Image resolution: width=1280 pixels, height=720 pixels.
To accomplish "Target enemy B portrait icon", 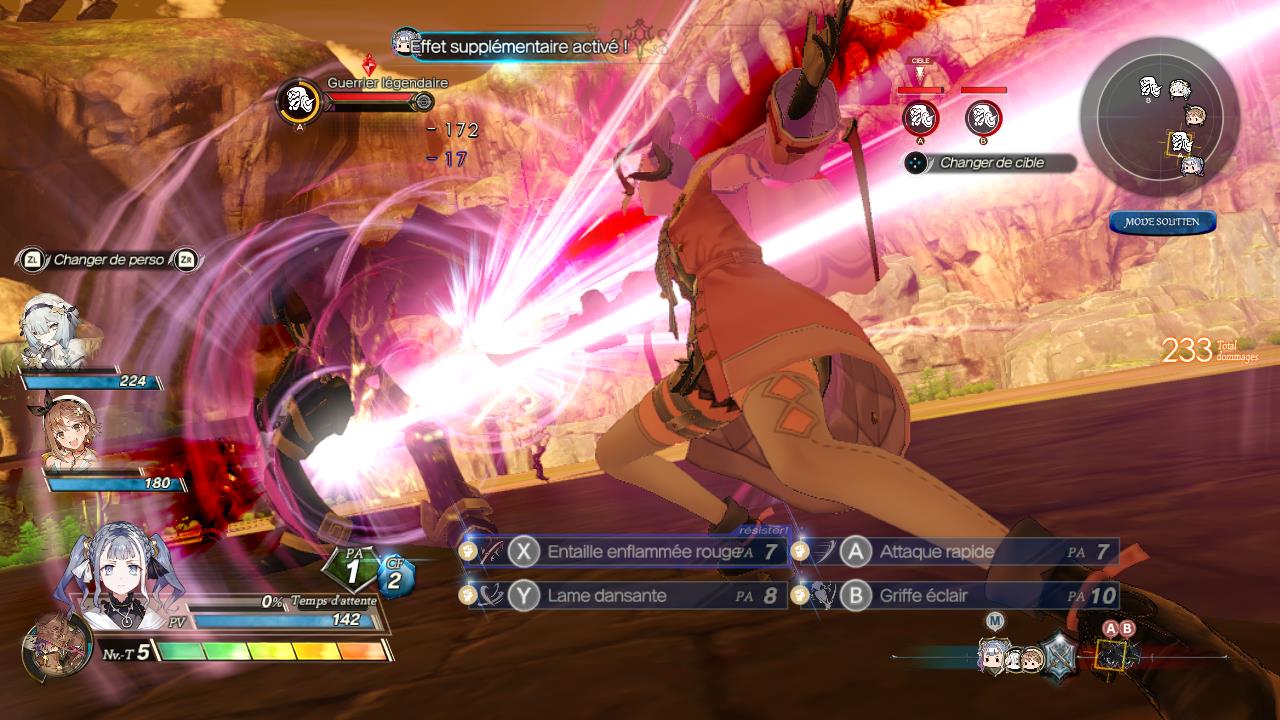I will (x=983, y=118).
